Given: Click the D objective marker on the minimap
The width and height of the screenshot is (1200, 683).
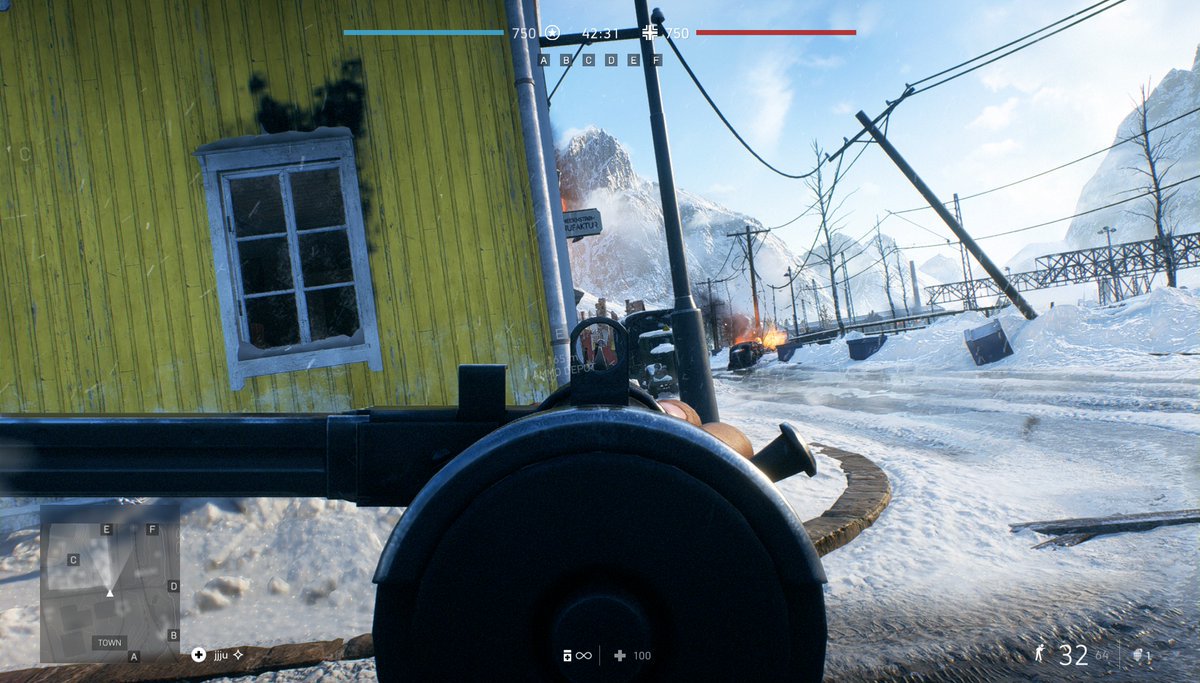Looking at the screenshot, I should [x=173, y=586].
